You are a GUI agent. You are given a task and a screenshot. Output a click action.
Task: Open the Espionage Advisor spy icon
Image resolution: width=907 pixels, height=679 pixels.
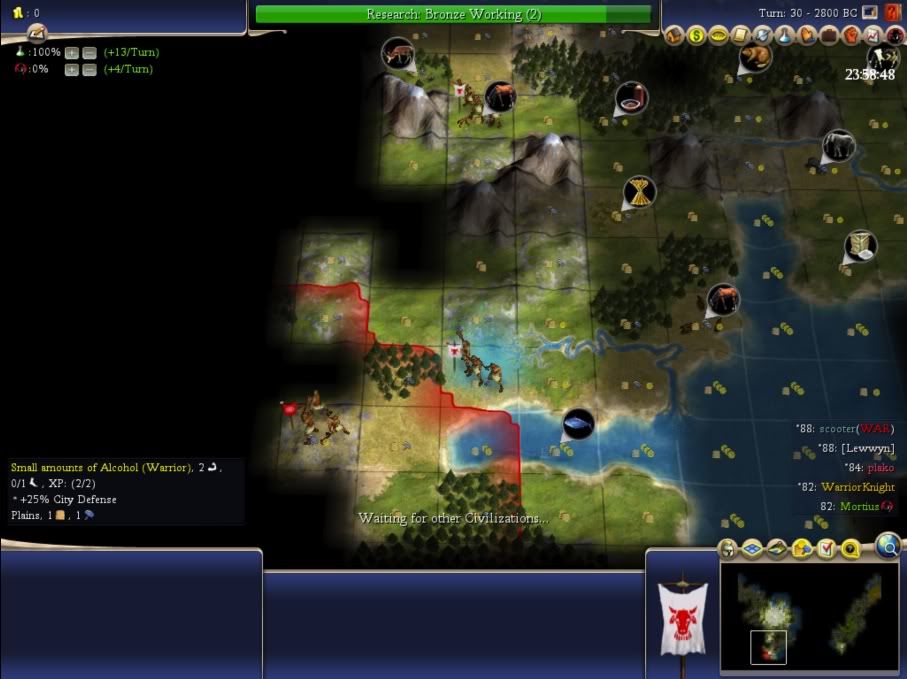pyautogui.click(x=893, y=36)
